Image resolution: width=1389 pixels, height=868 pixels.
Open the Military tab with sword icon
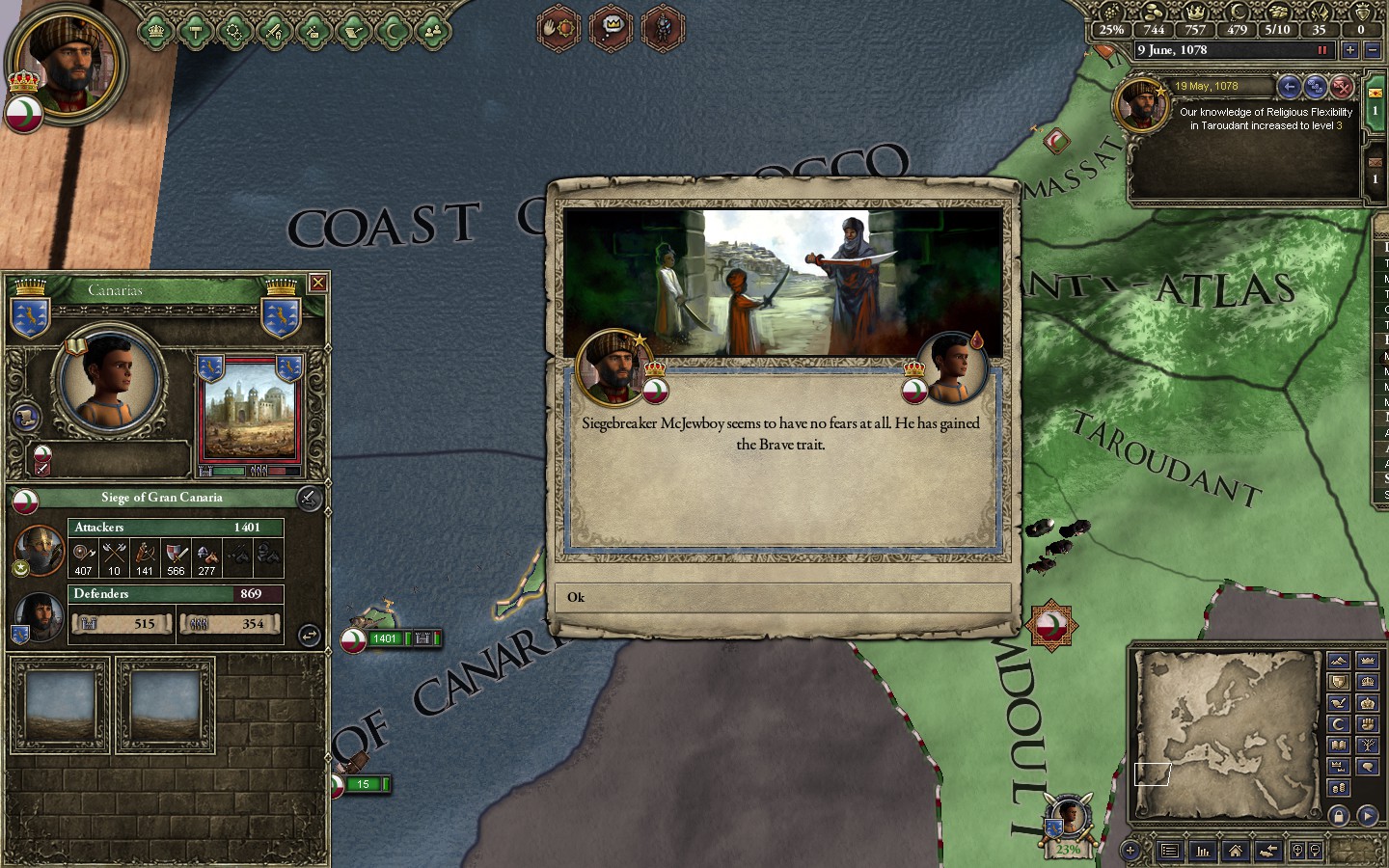274,32
